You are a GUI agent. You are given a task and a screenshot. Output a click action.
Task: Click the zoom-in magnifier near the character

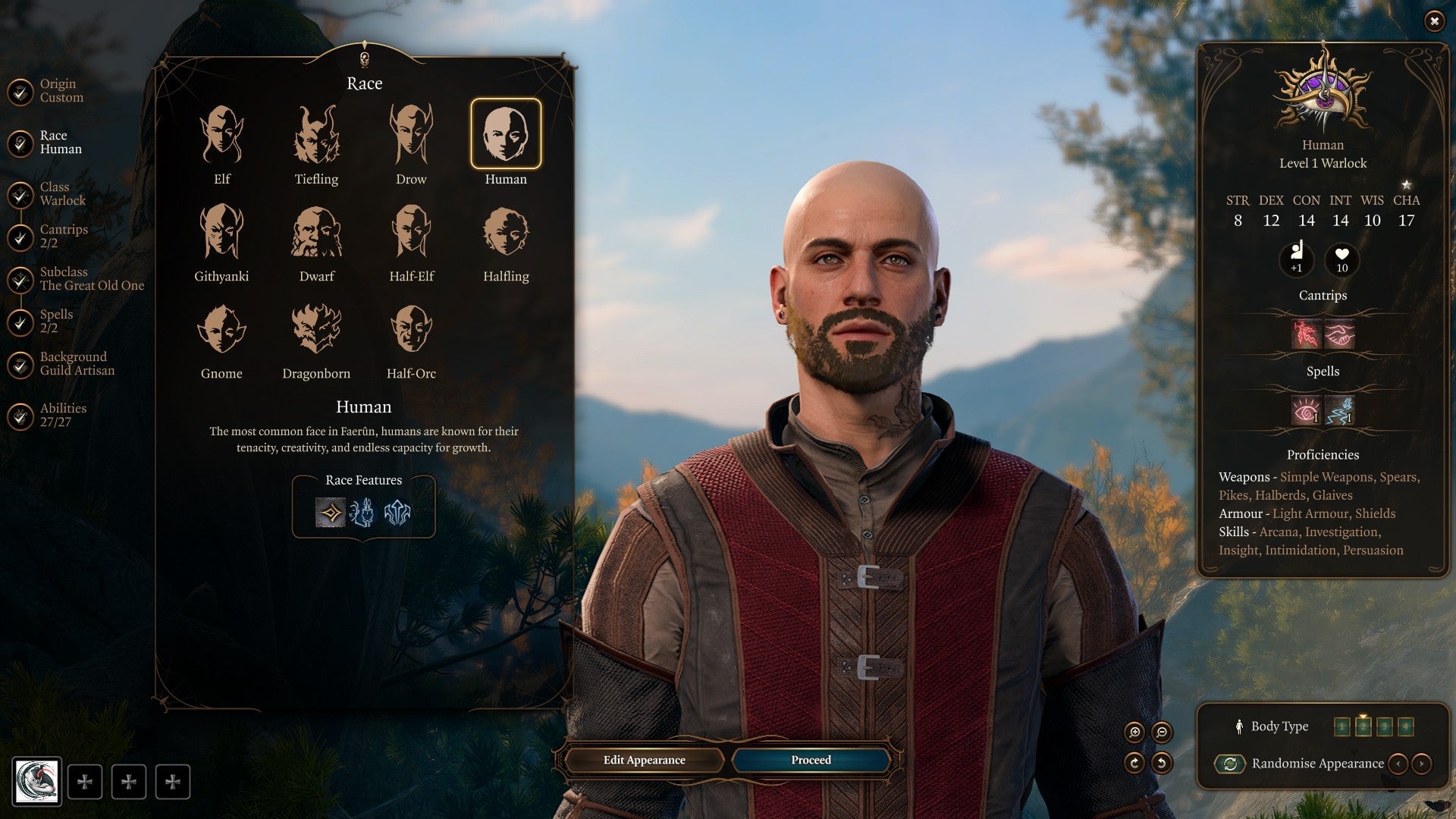coord(1134,731)
